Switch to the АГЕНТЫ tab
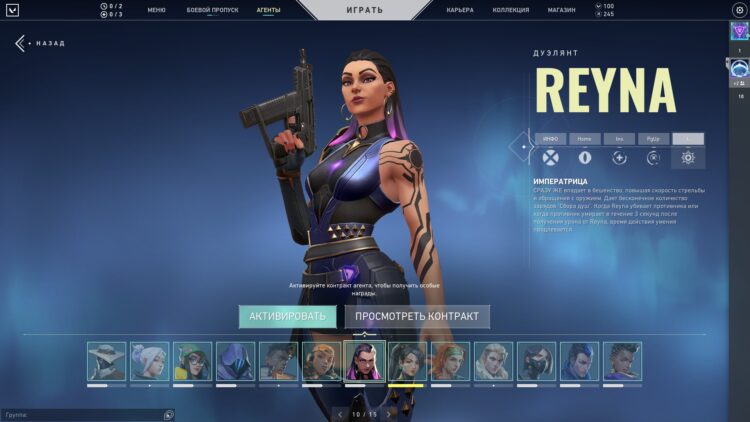750x422 pixels. point(268,10)
